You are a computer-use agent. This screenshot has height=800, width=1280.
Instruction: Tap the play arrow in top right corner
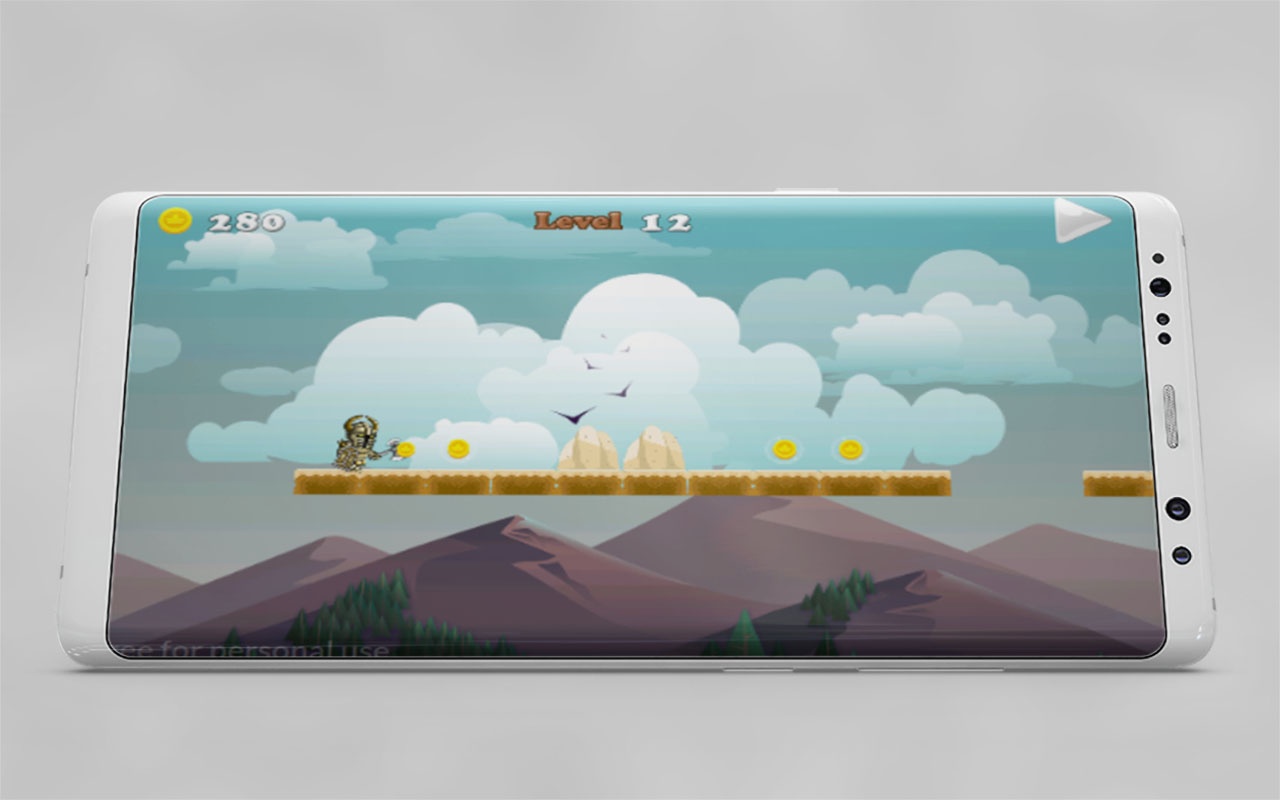click(x=1081, y=222)
